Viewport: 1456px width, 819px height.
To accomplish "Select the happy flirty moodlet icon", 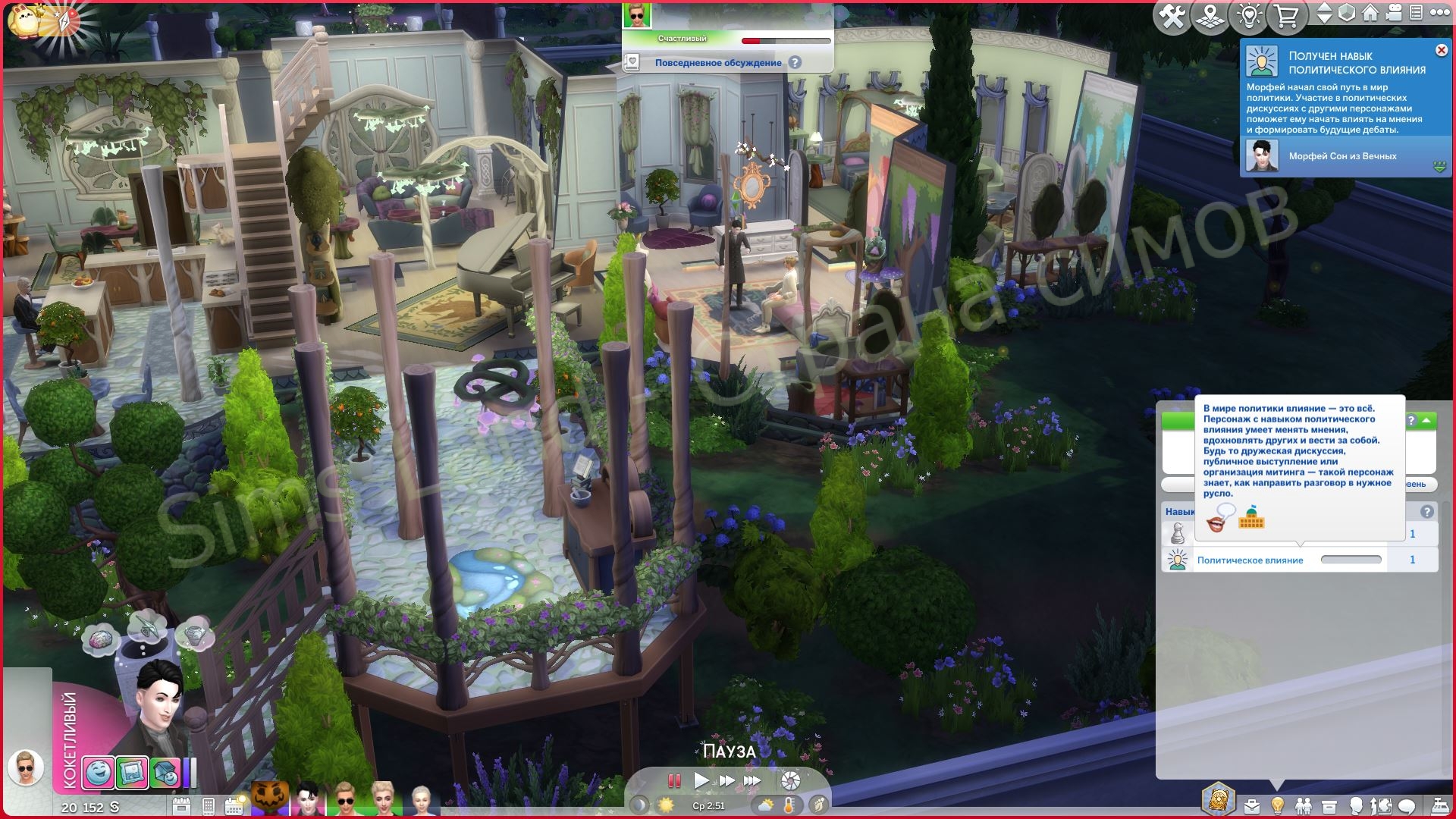I will pyautogui.click(x=98, y=773).
